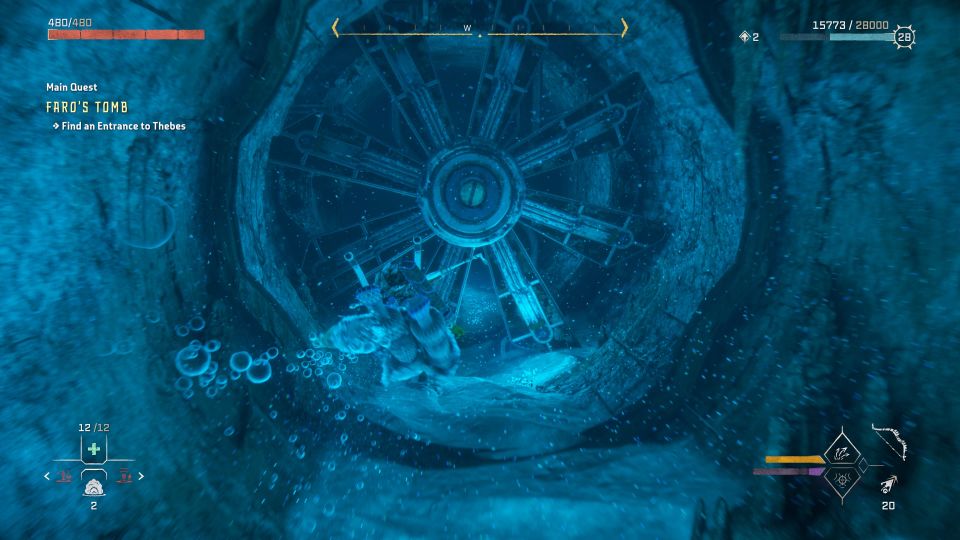Click the skill points diamond icon
Viewport: 960px width, 540px height.
[744, 37]
